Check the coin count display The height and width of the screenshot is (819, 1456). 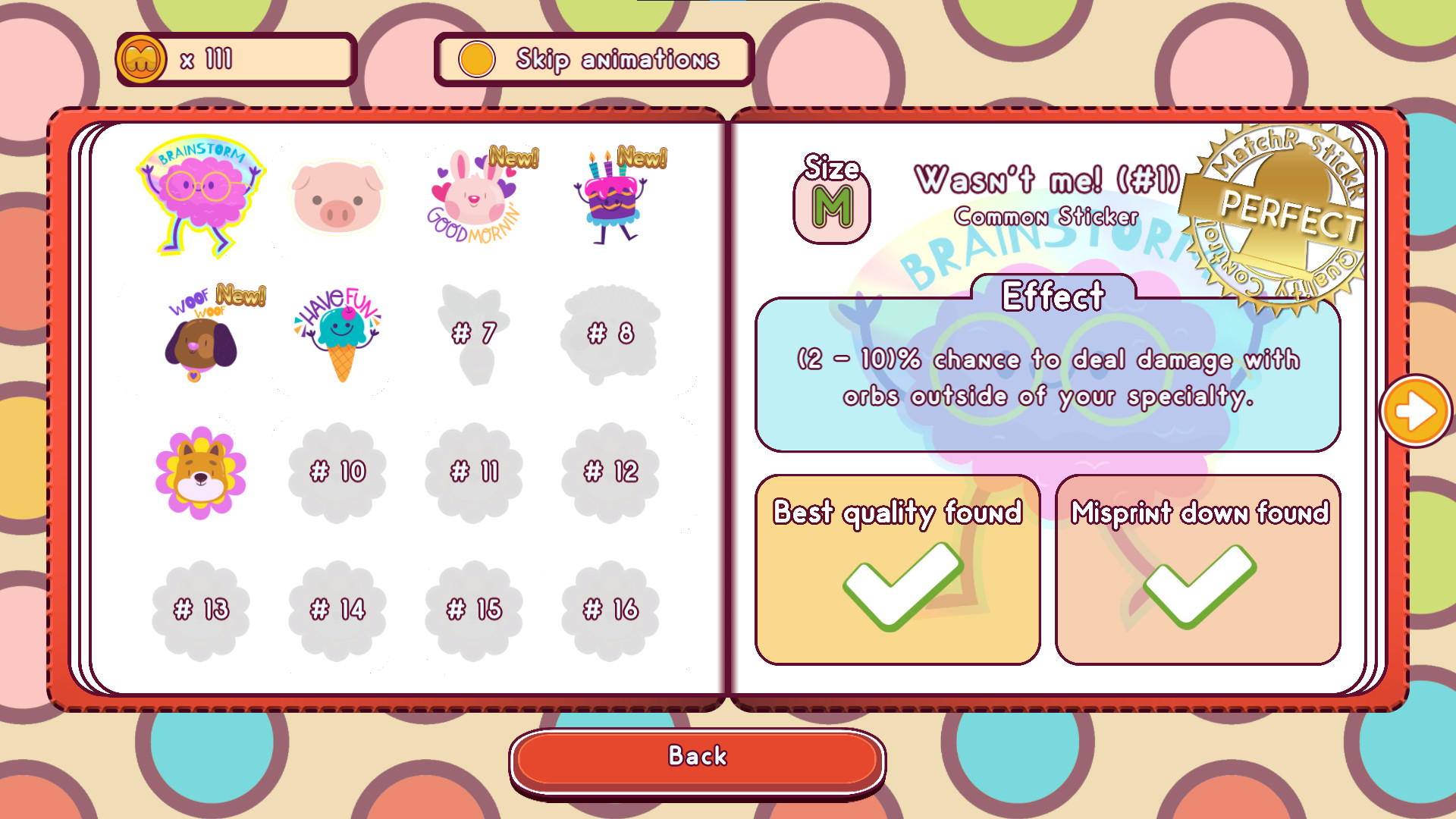[x=235, y=58]
